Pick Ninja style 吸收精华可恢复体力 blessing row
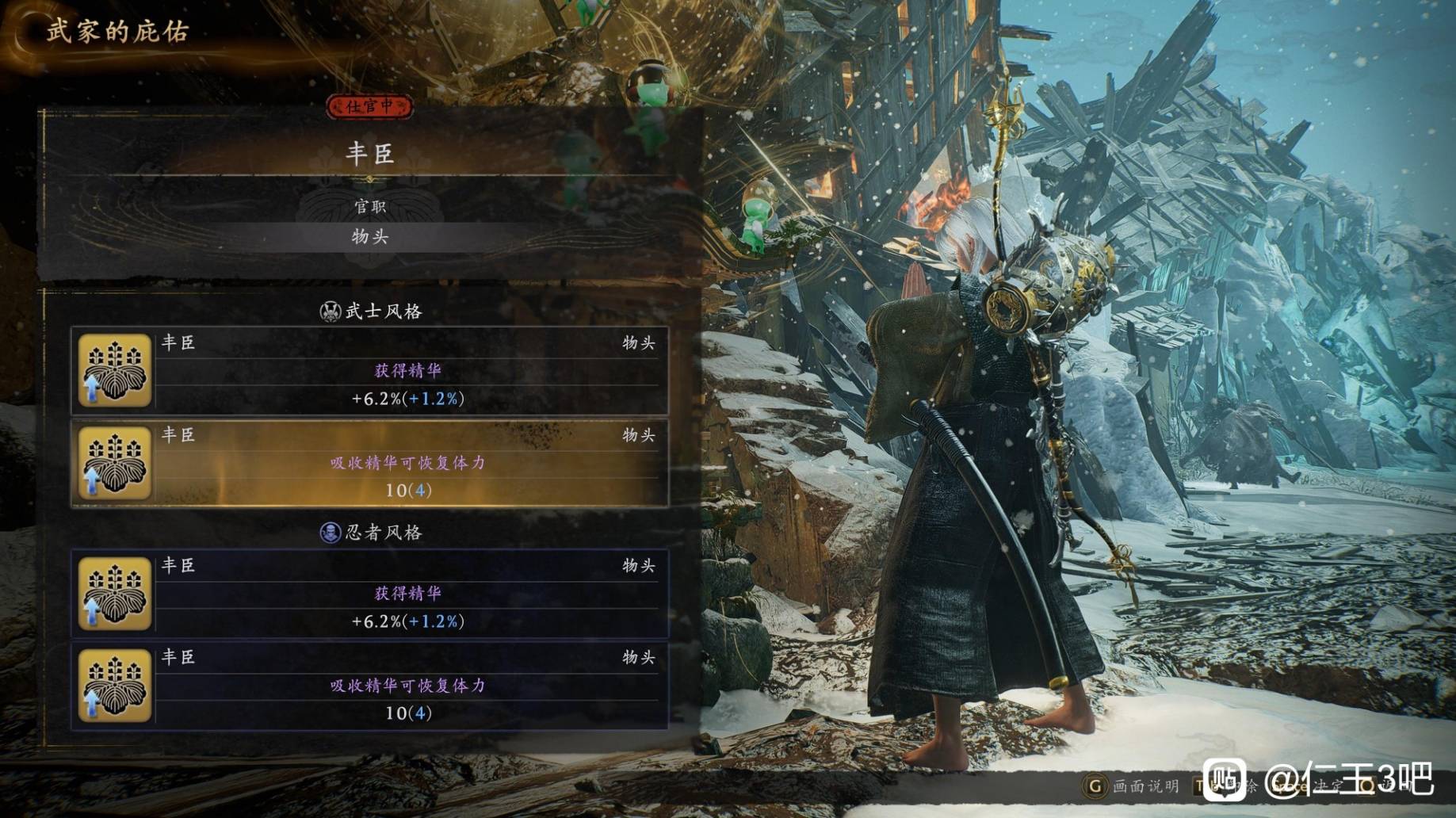The image size is (1456, 818). tap(369, 686)
